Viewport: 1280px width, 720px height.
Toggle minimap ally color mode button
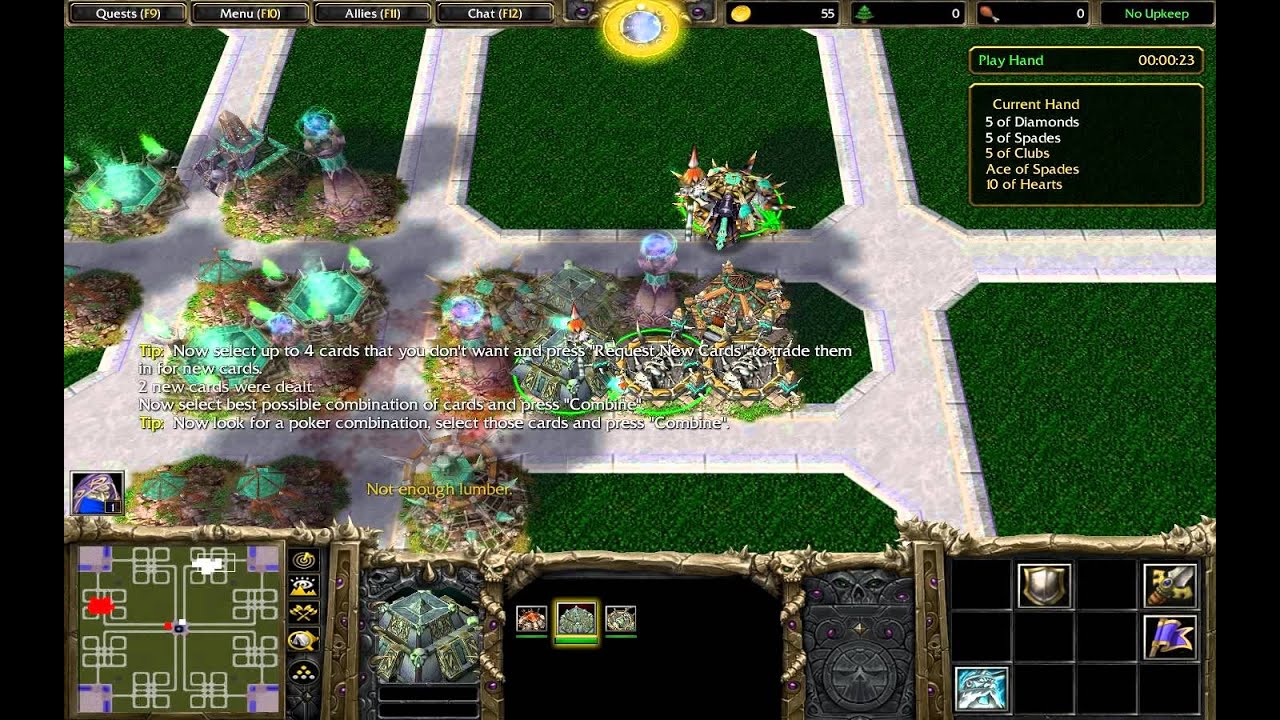304,613
